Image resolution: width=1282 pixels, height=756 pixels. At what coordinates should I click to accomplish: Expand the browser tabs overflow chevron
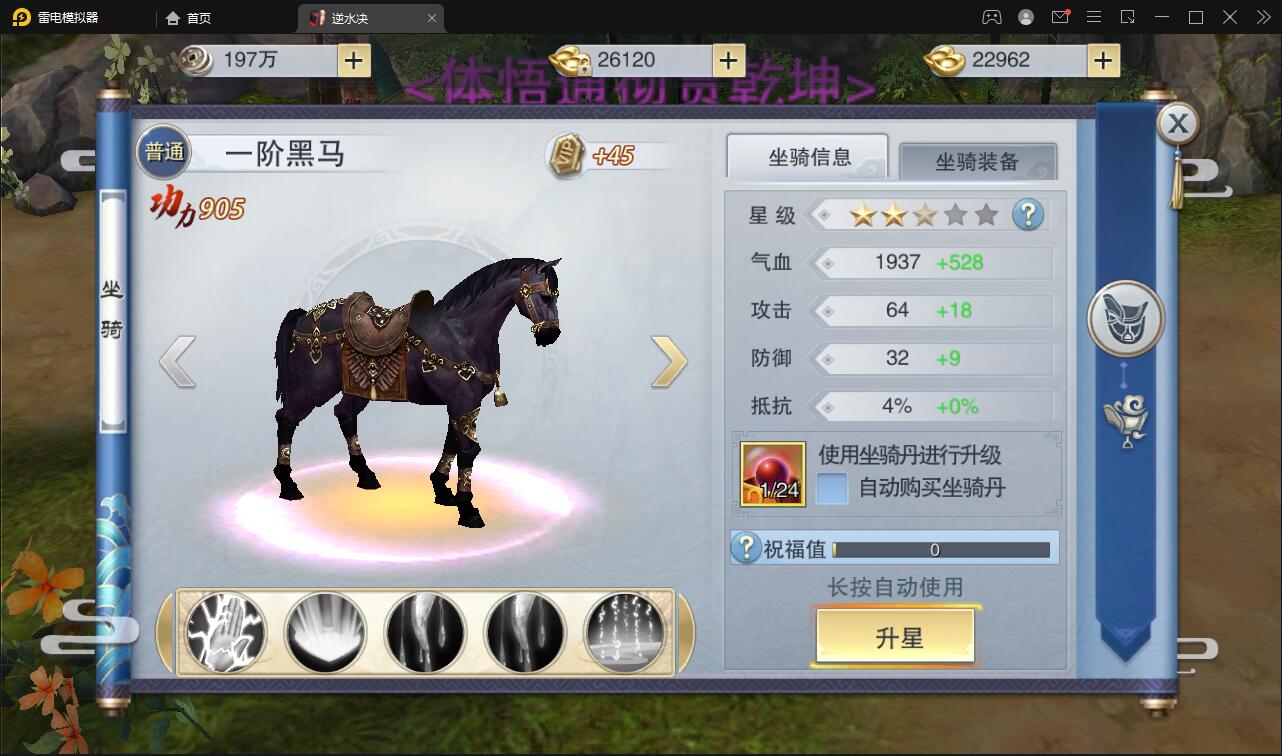1263,17
